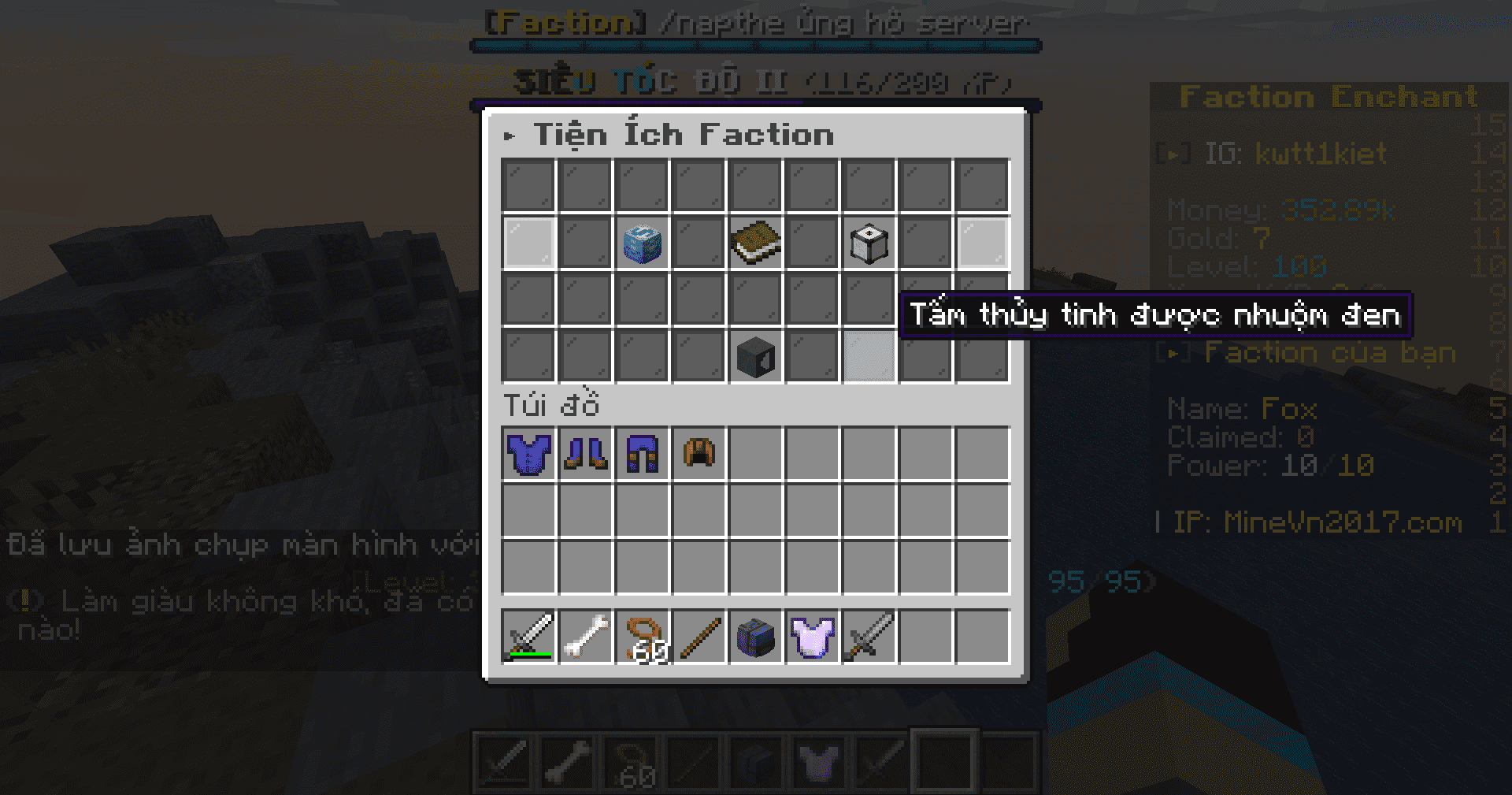Screen dimensions: 1512x795
Task: Select the bone in the hotbar
Action: (x=585, y=636)
